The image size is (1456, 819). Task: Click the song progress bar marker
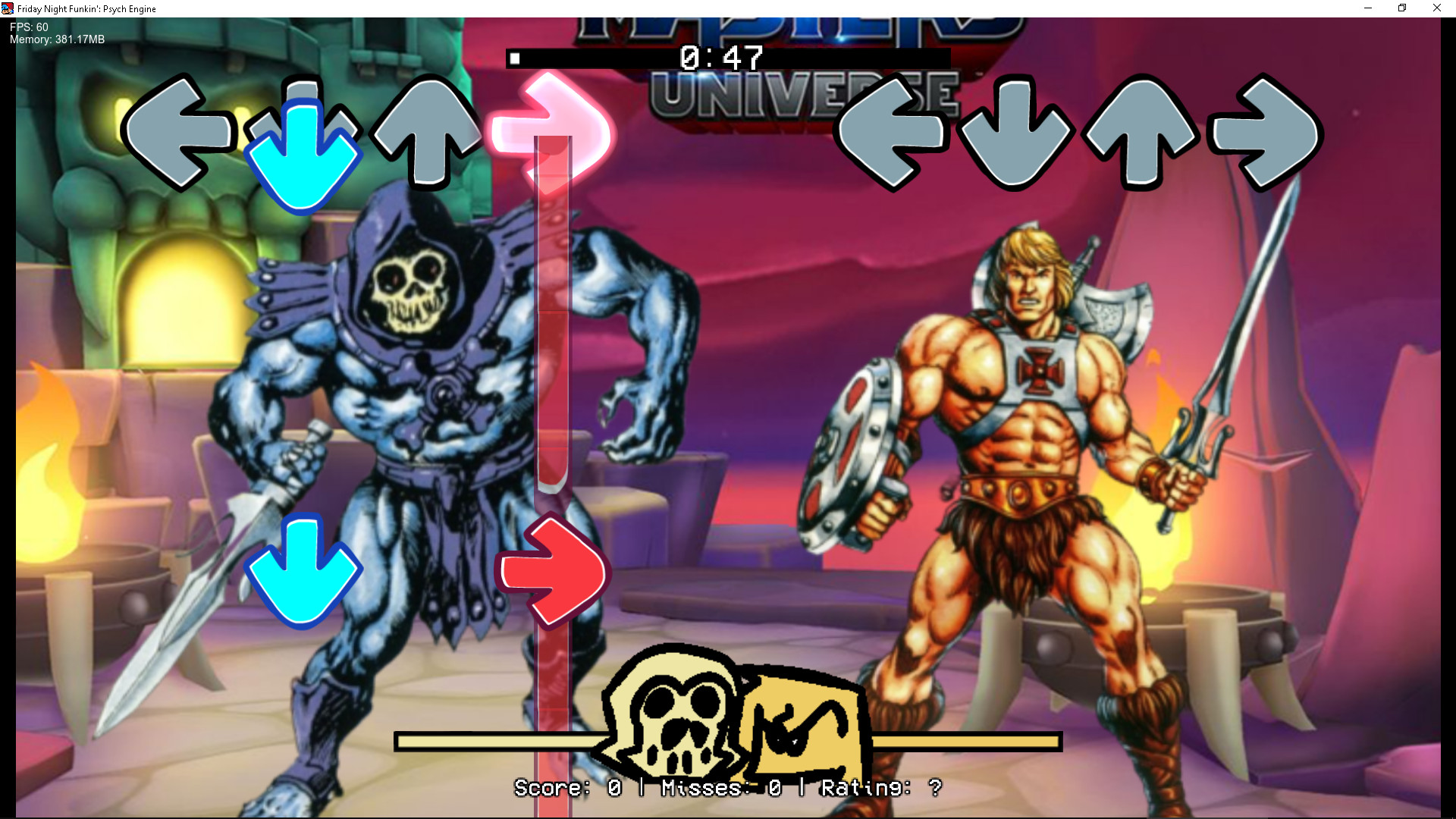pyautogui.click(x=516, y=57)
